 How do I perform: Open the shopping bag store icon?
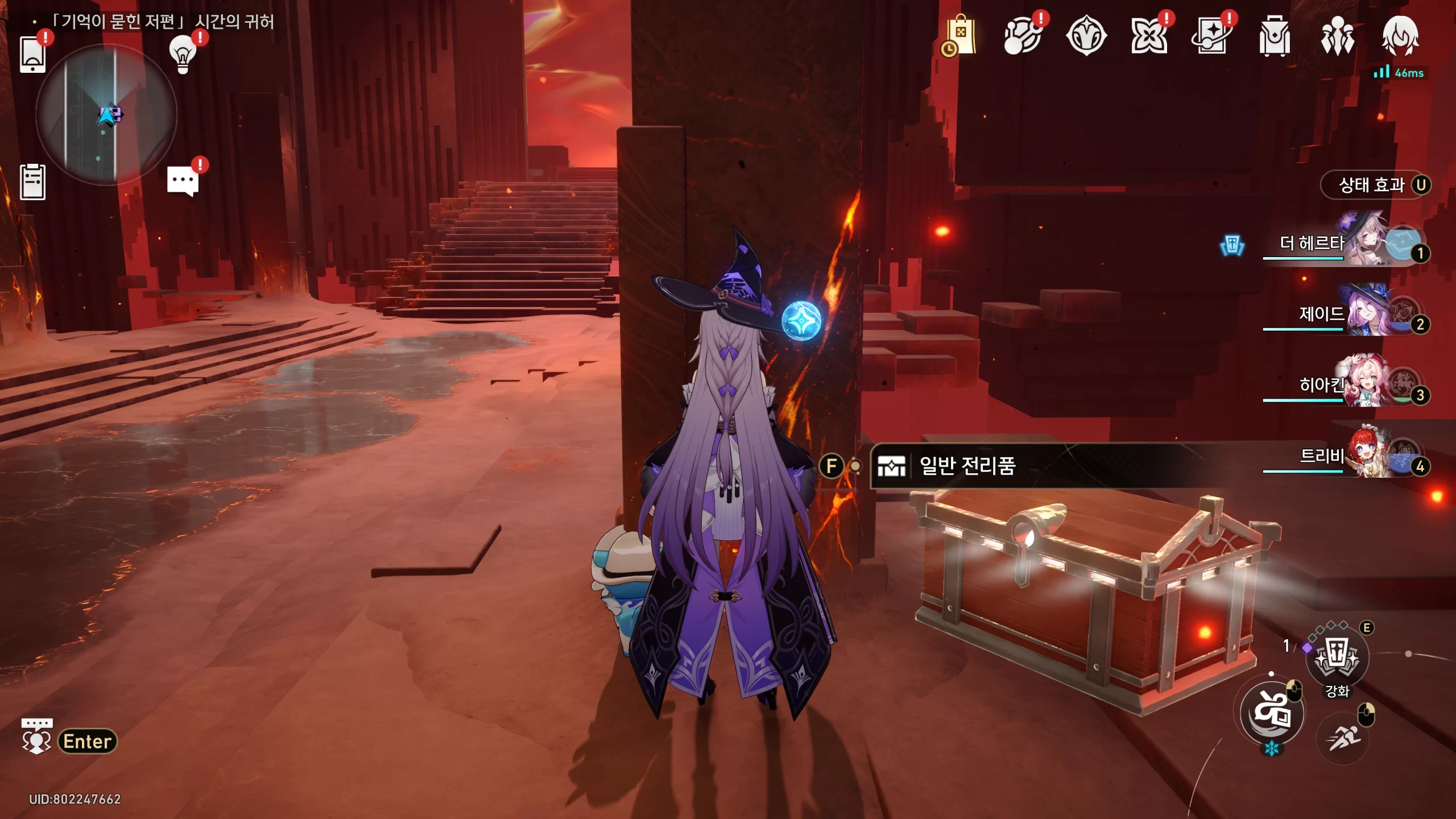(961, 36)
